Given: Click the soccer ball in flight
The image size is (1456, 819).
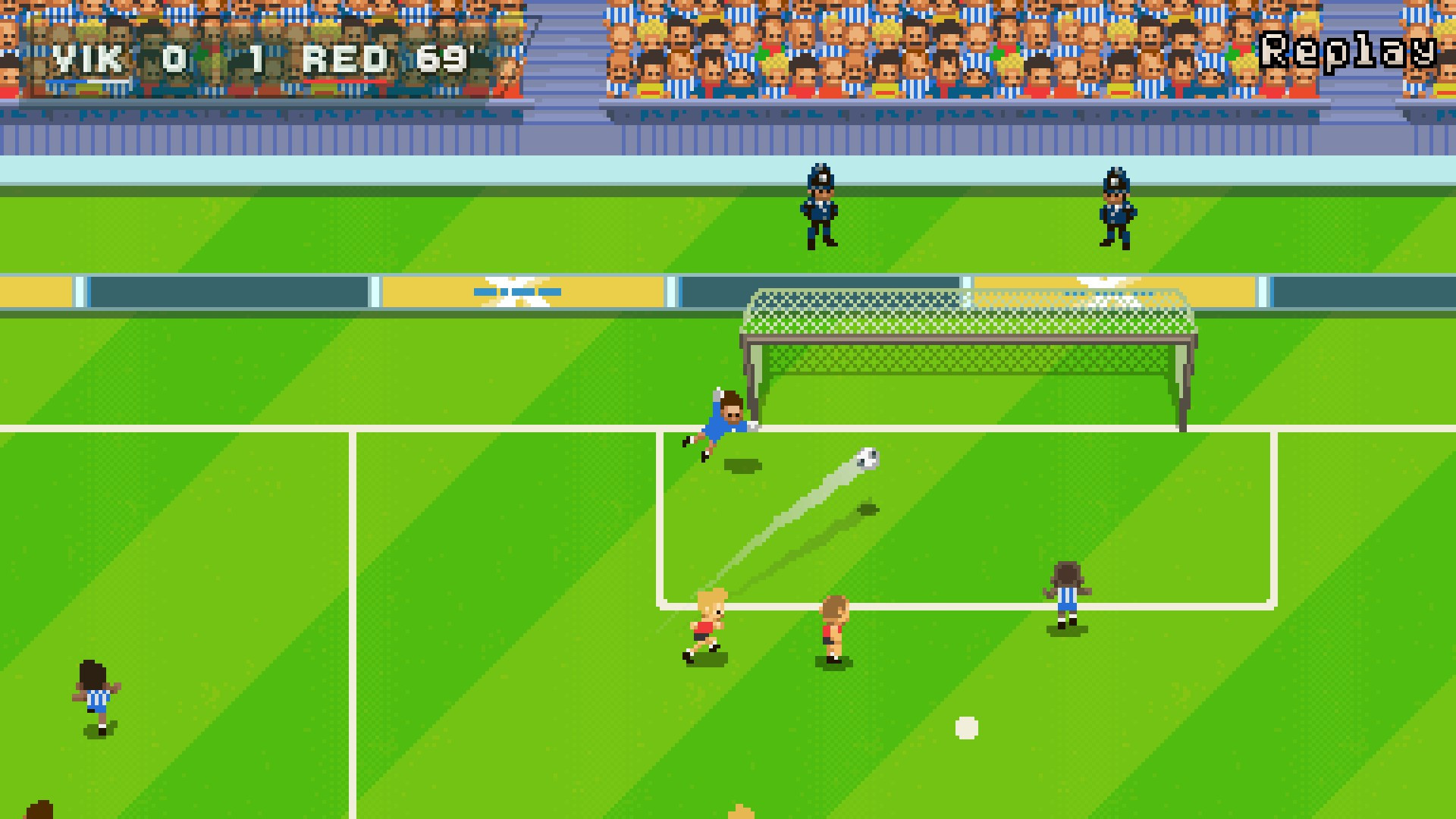Looking at the screenshot, I should [867, 458].
